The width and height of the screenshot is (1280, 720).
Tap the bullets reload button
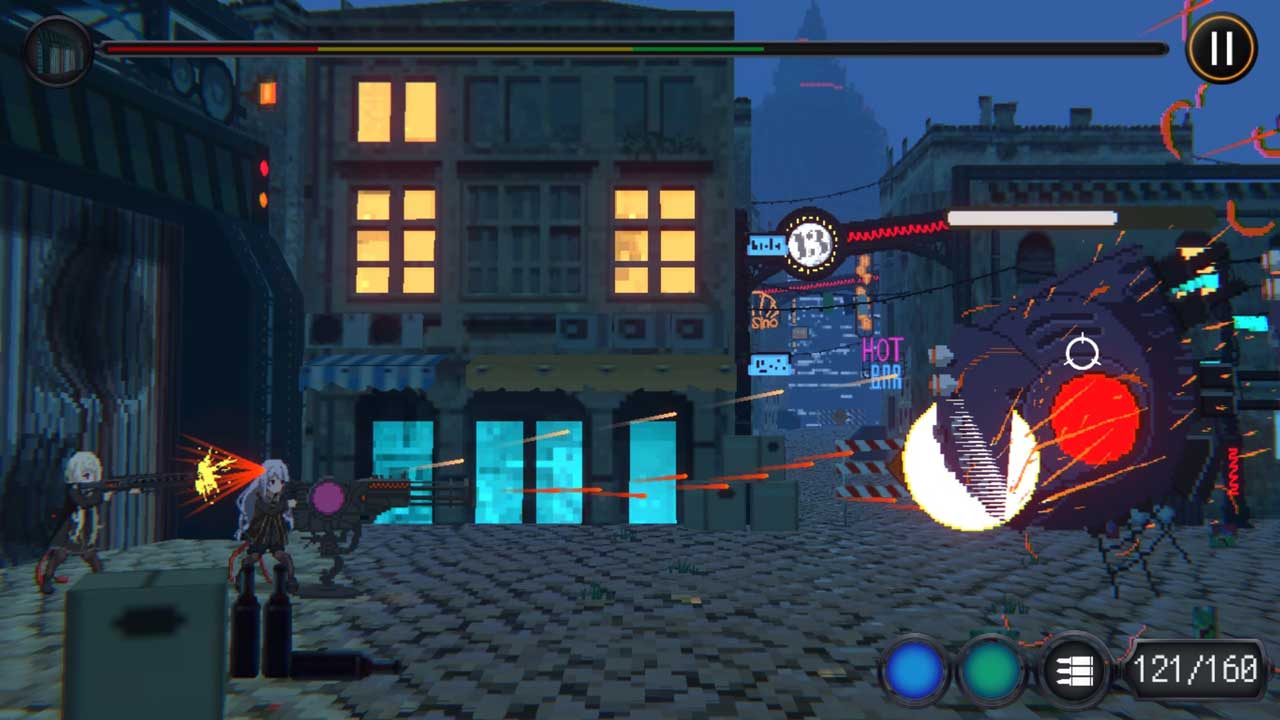(1072, 669)
